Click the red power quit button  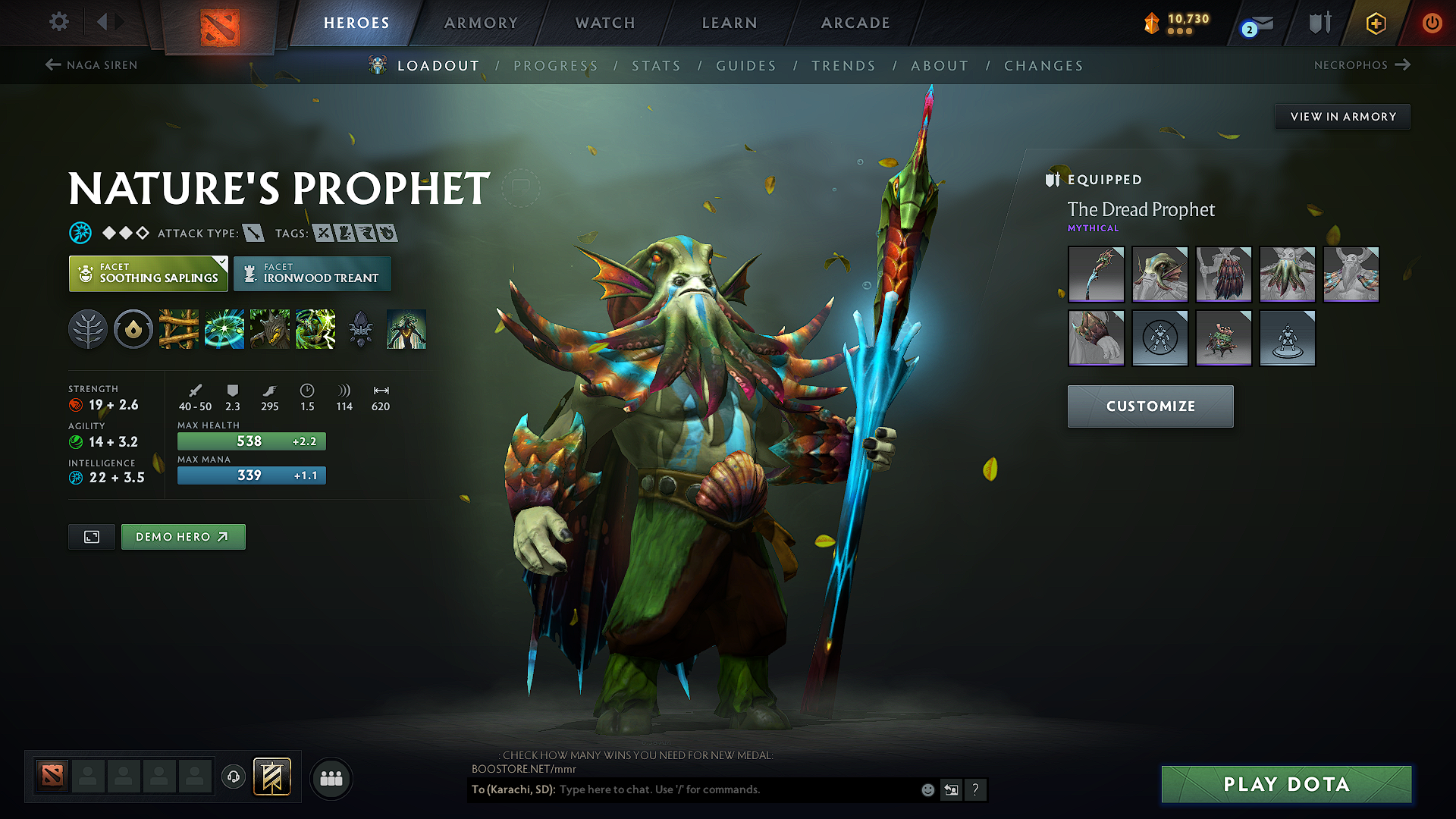point(1432,23)
